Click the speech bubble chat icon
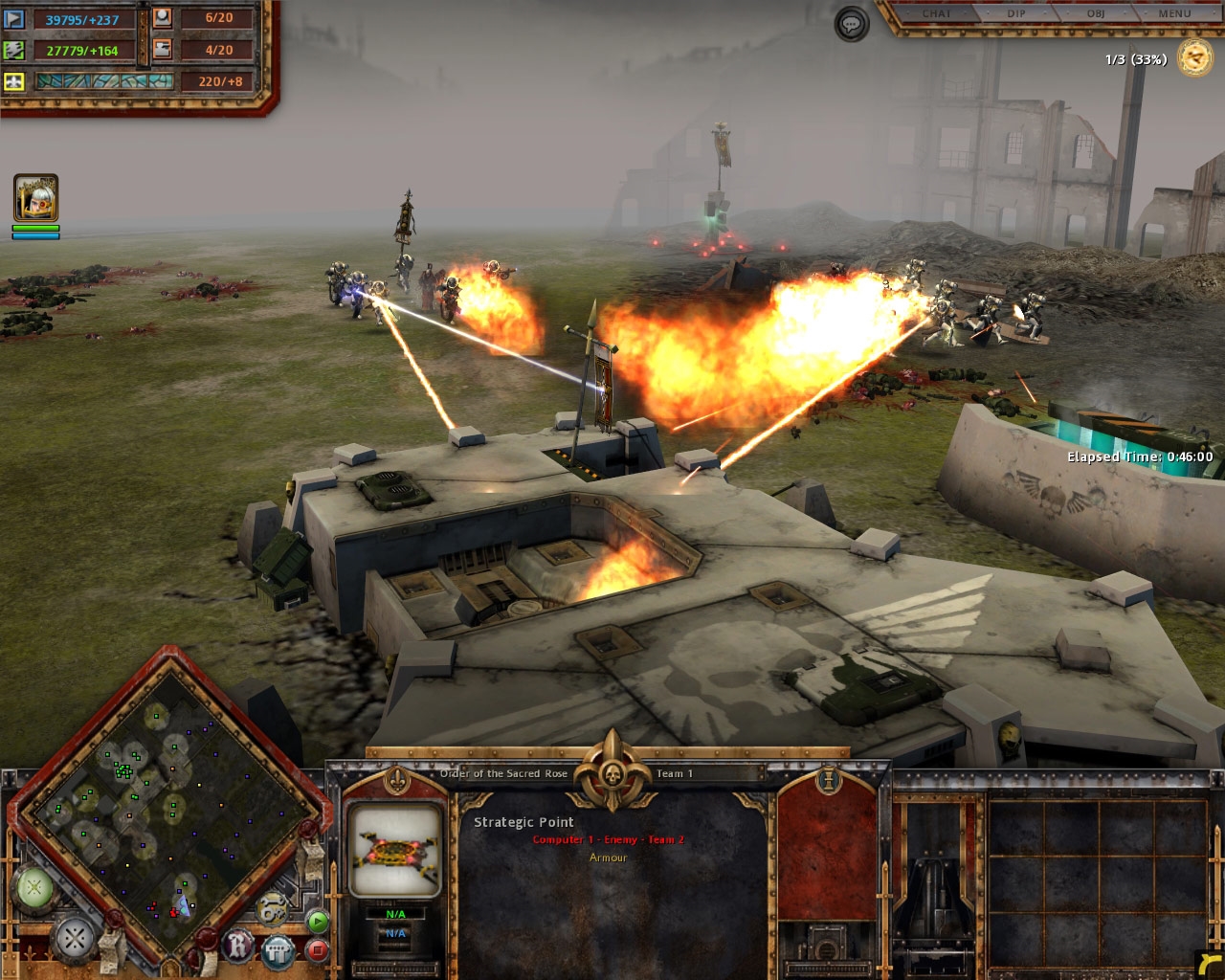This screenshot has width=1225, height=980. tap(852, 24)
